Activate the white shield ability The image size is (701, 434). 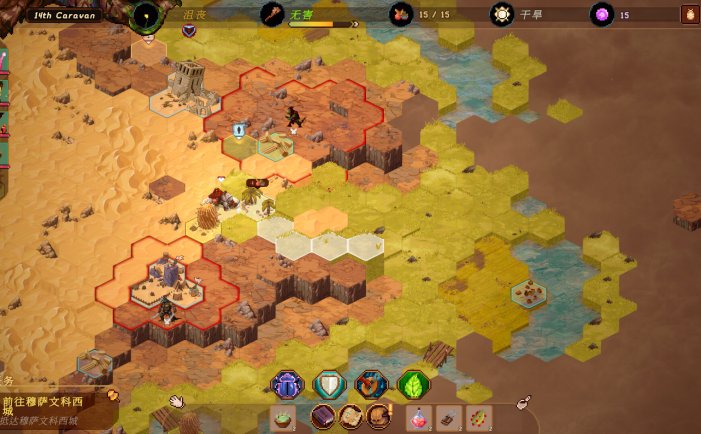tap(329, 384)
